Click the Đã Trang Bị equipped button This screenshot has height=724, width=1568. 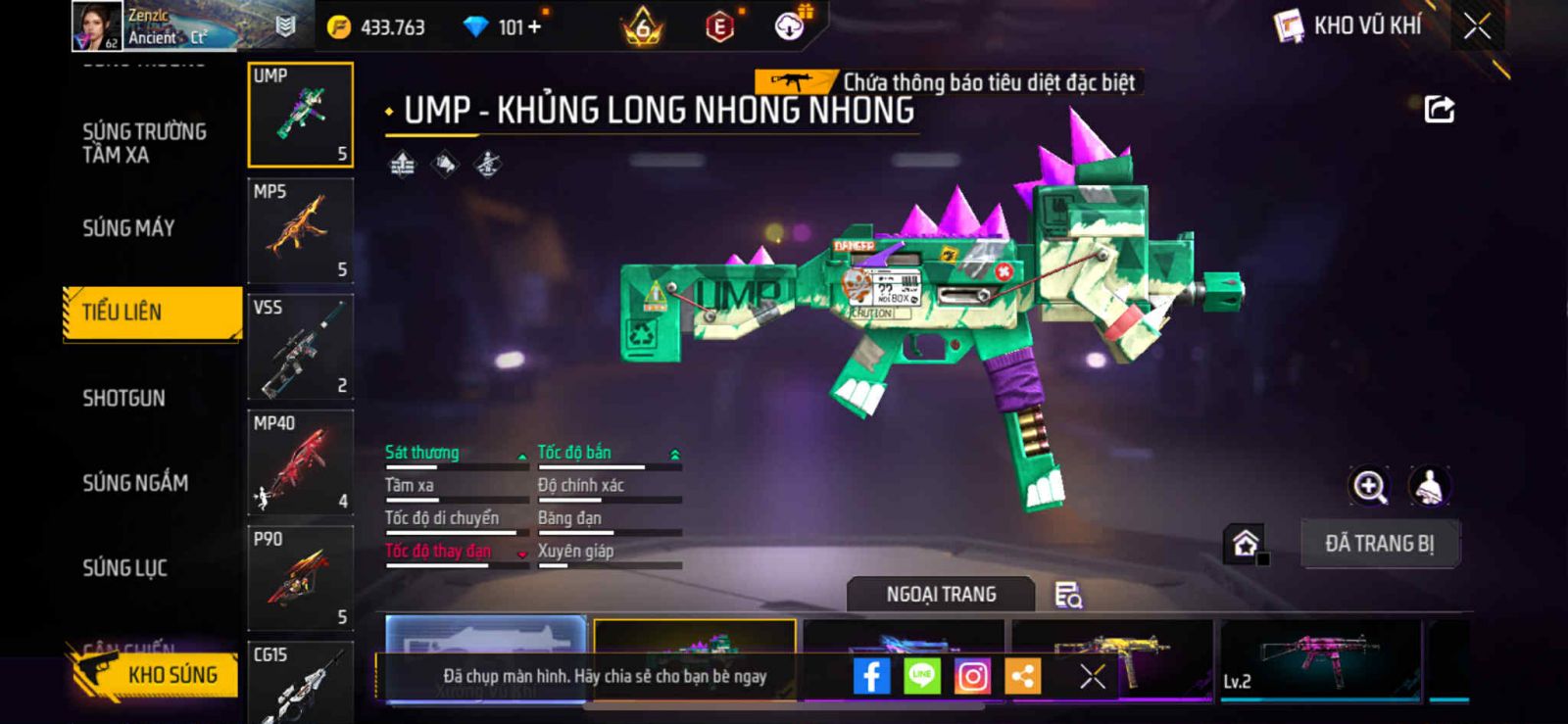pyautogui.click(x=1379, y=544)
